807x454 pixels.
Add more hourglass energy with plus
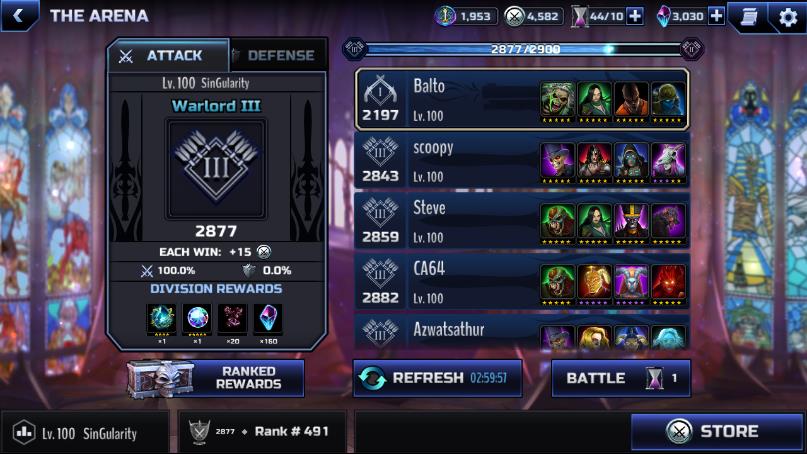point(634,16)
